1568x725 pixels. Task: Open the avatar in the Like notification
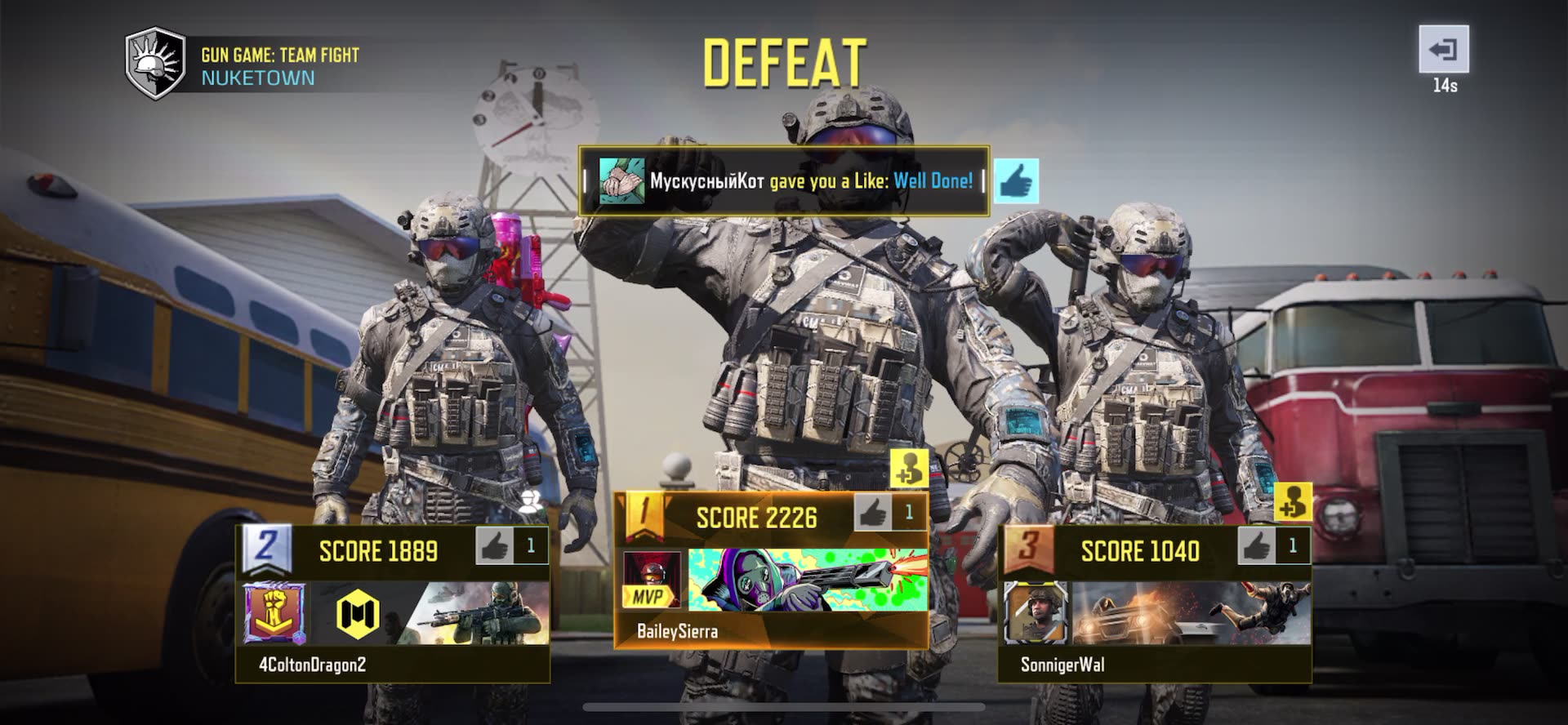[621, 181]
